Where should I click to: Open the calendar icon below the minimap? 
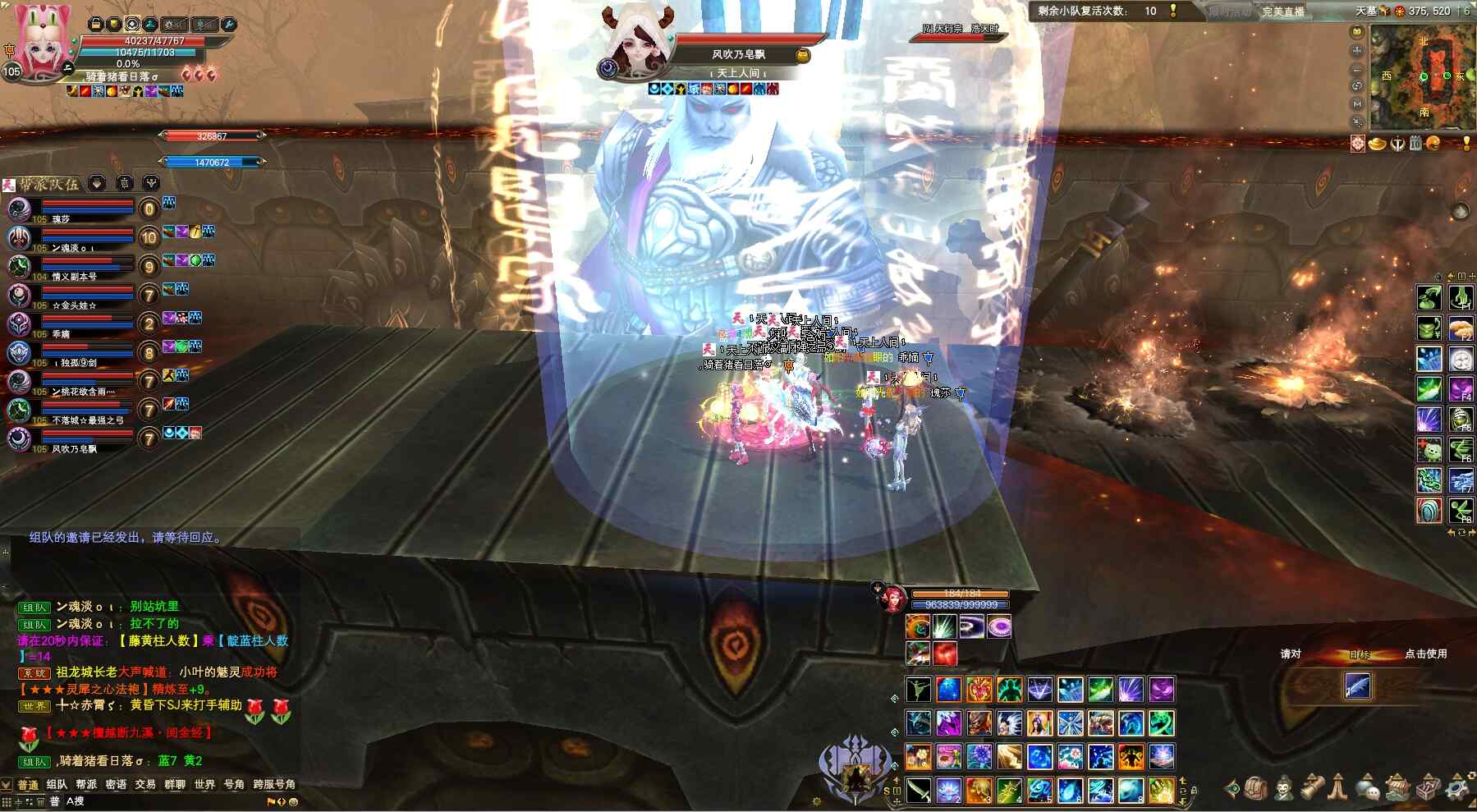click(1415, 144)
